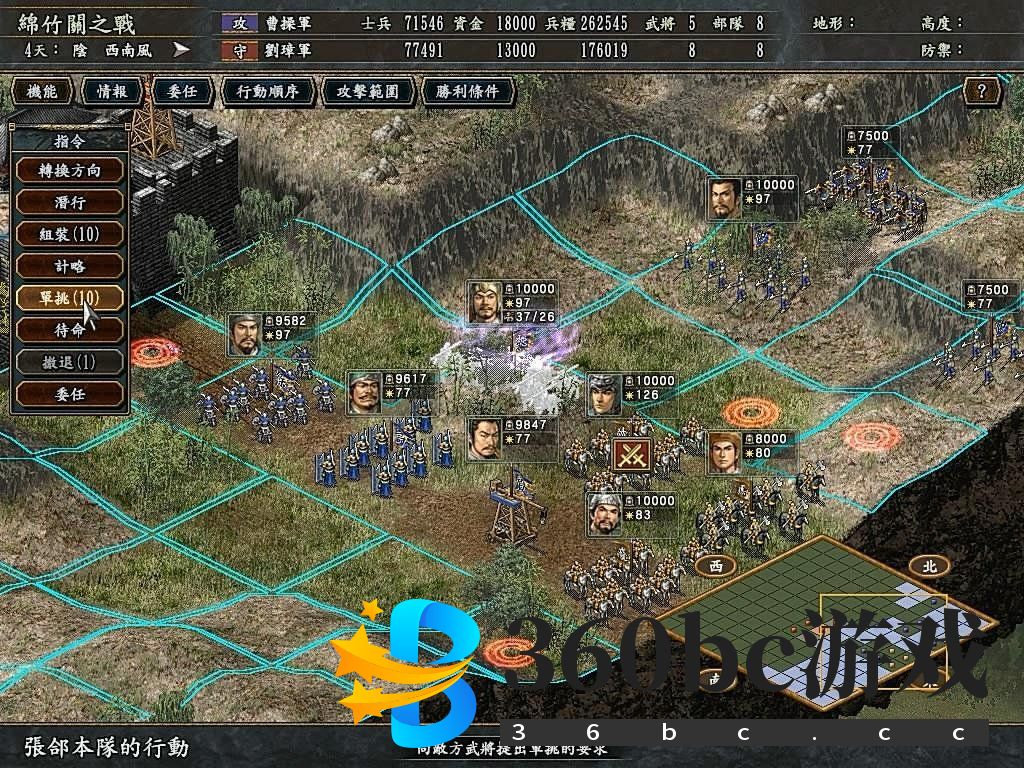Toggle the 攻擊範圍 attack range display
This screenshot has height=768, width=1024.
(x=361, y=92)
